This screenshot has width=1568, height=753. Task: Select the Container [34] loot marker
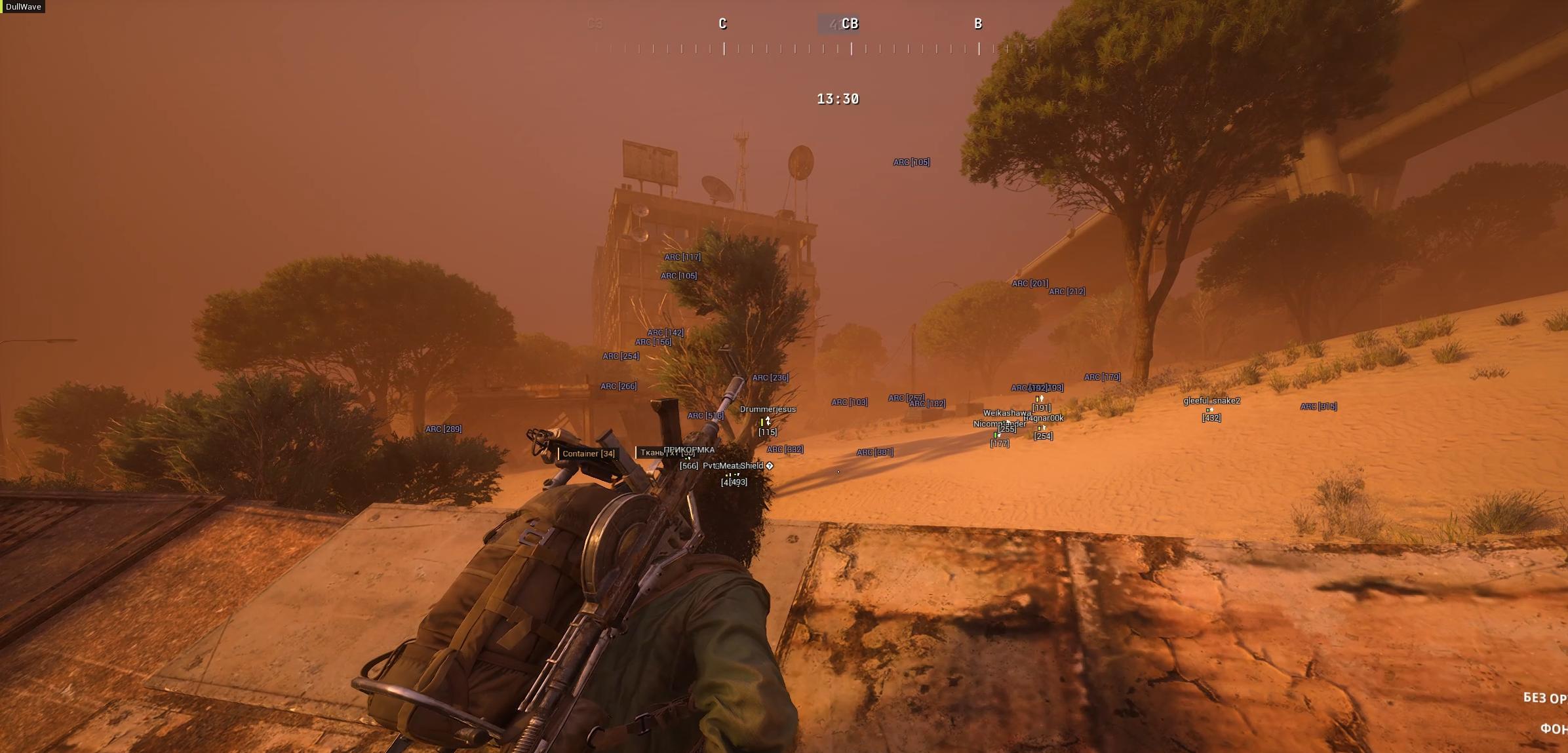tap(588, 454)
